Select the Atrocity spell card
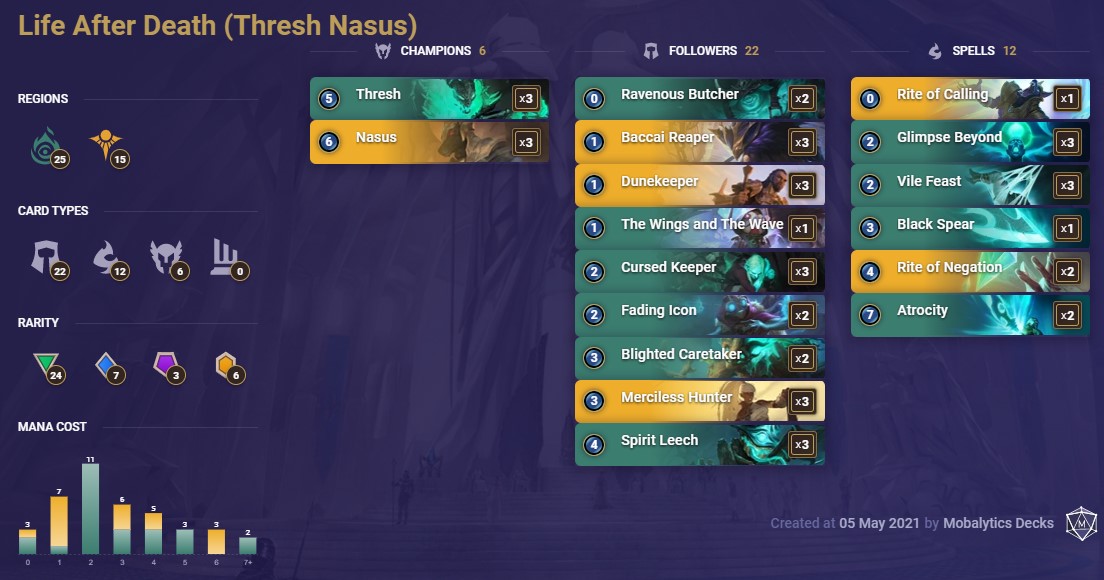Screen dimensions: 1104x580 (x=970, y=314)
